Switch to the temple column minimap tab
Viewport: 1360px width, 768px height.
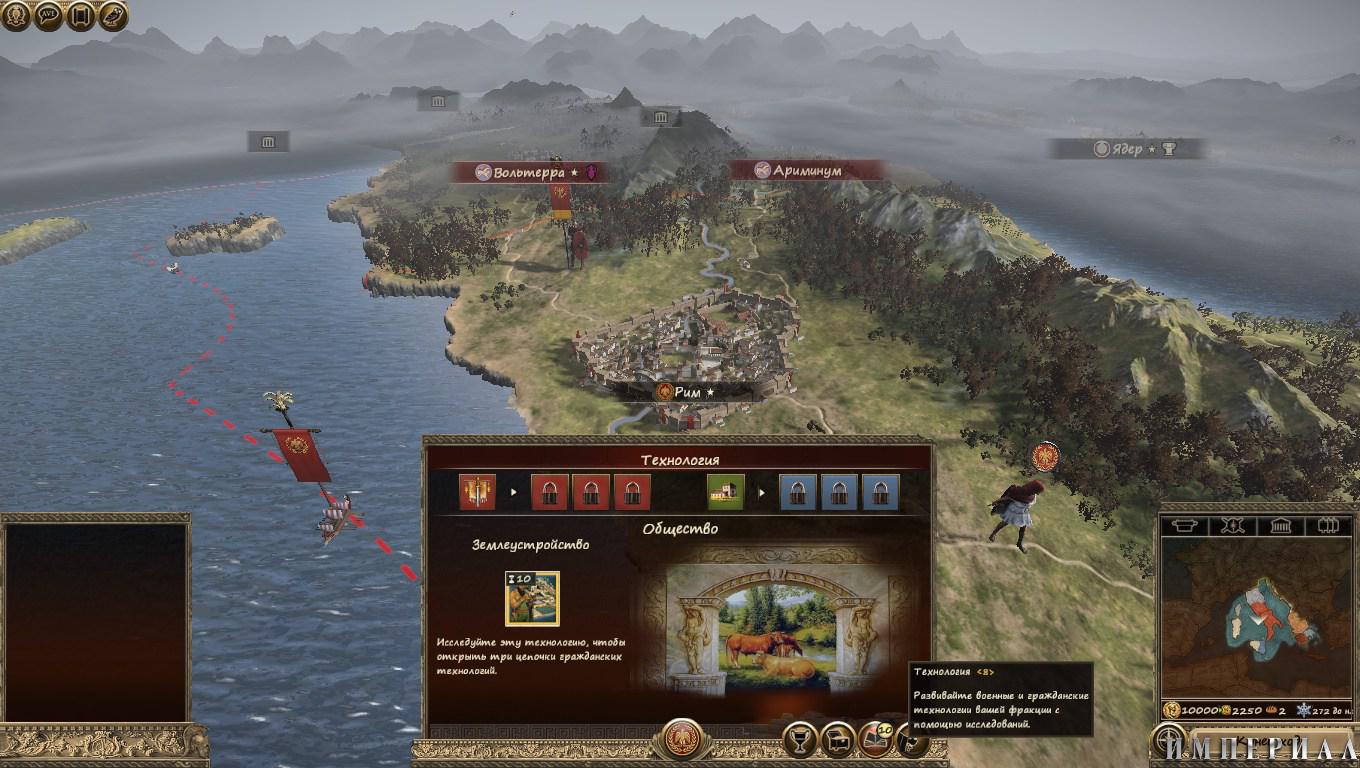[1282, 526]
